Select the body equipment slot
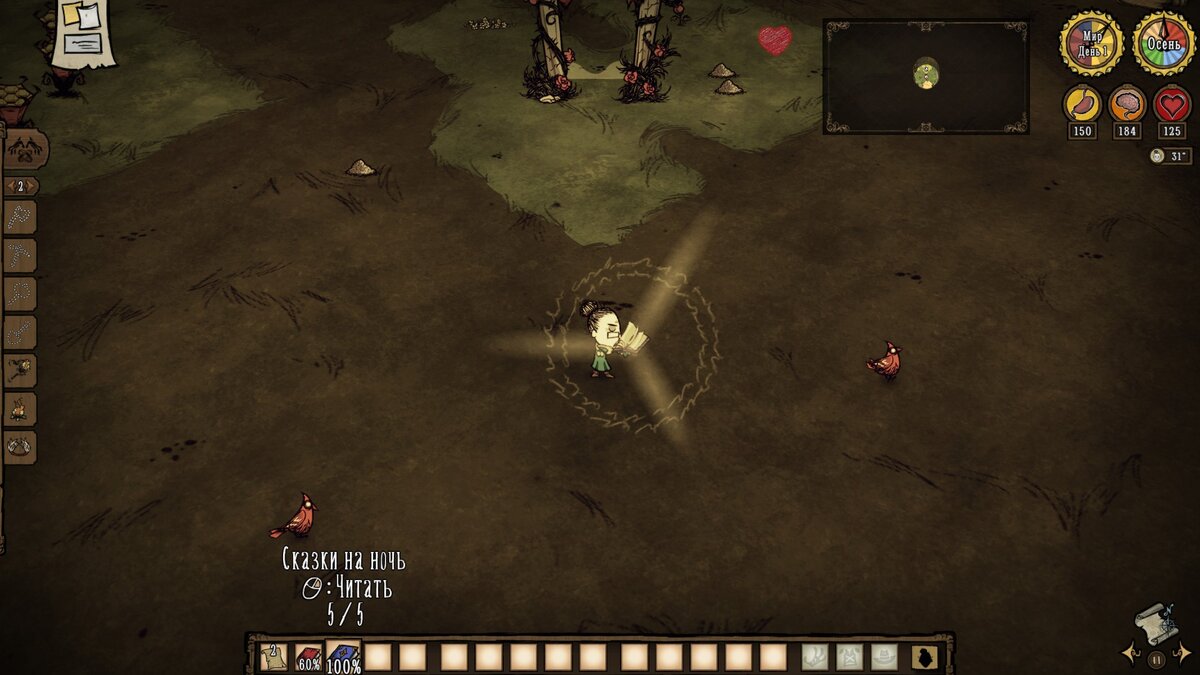The height and width of the screenshot is (675, 1200). (x=850, y=657)
